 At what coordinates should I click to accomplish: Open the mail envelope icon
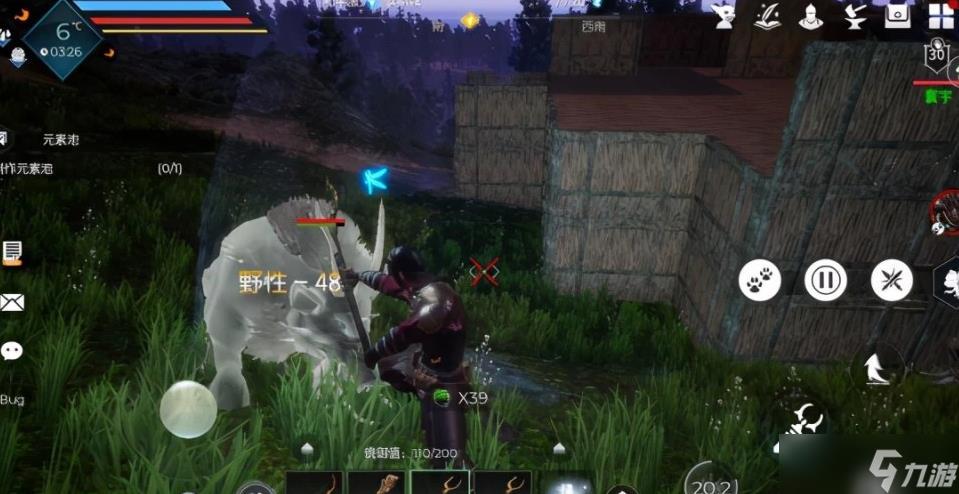[12, 302]
